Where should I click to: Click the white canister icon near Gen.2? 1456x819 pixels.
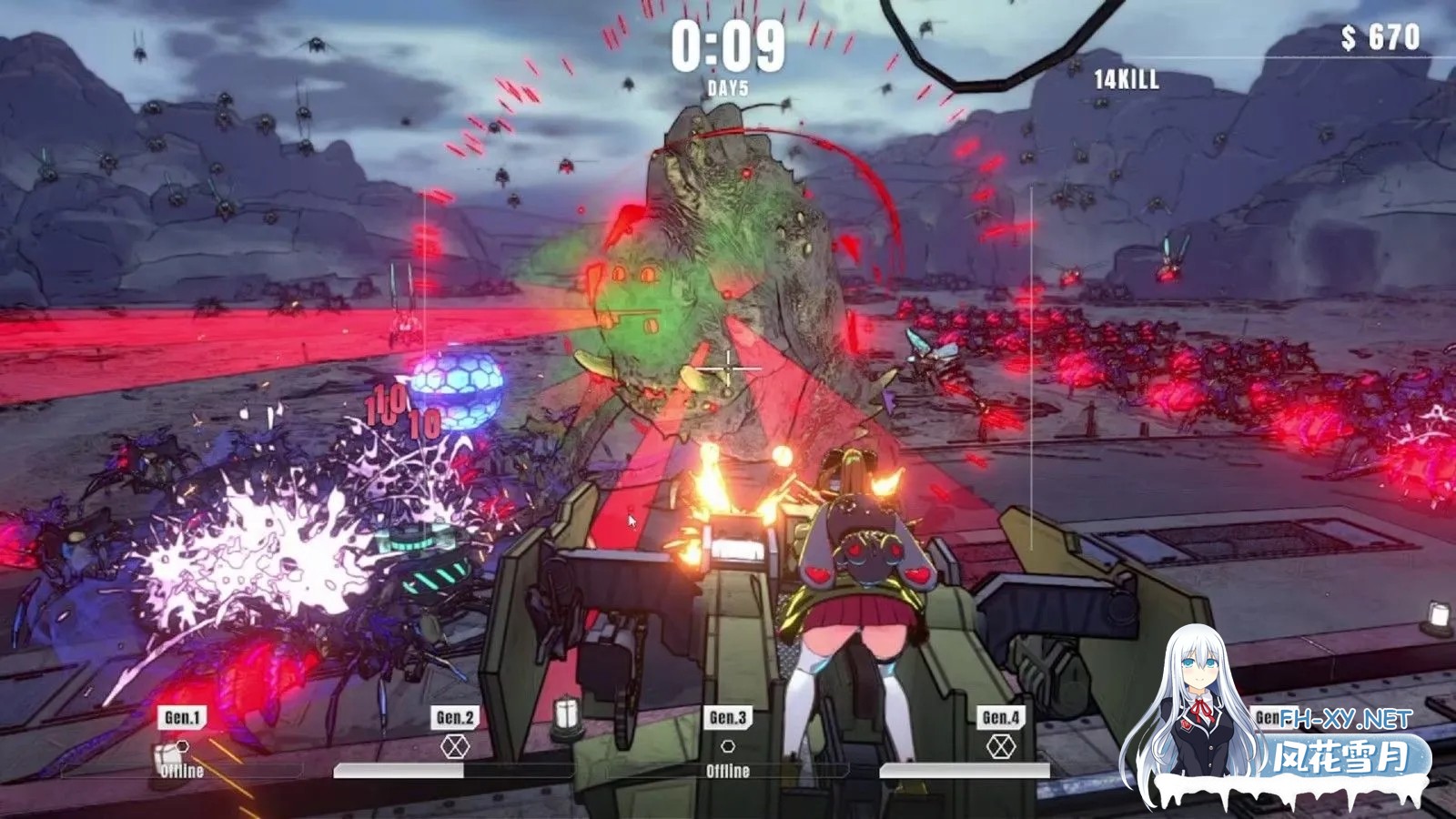[567, 717]
